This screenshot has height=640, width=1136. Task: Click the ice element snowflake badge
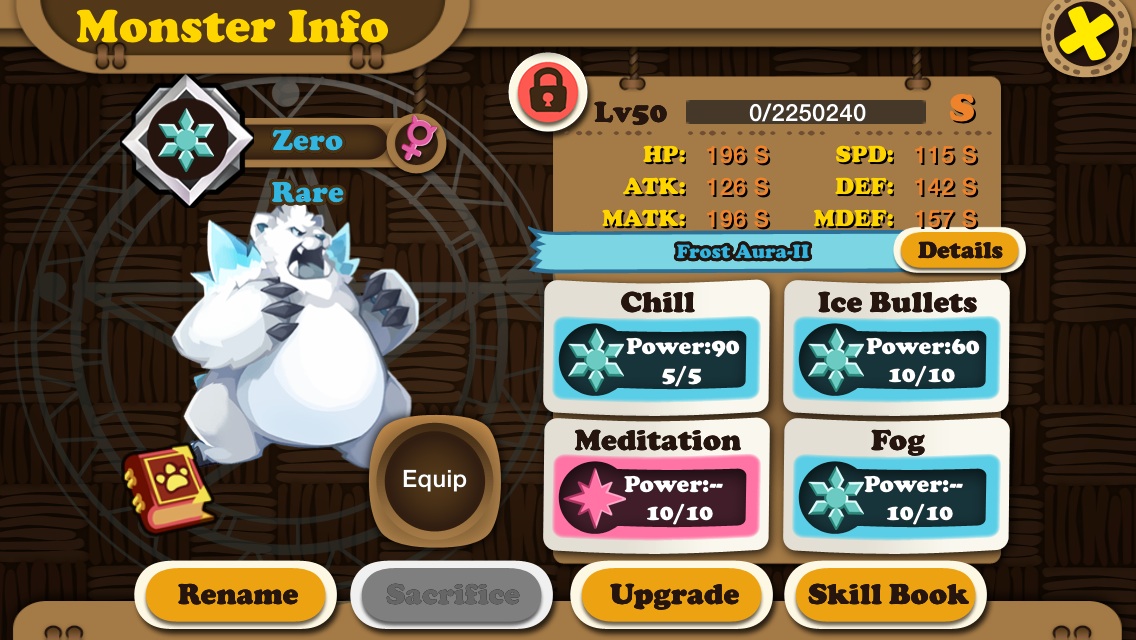187,140
